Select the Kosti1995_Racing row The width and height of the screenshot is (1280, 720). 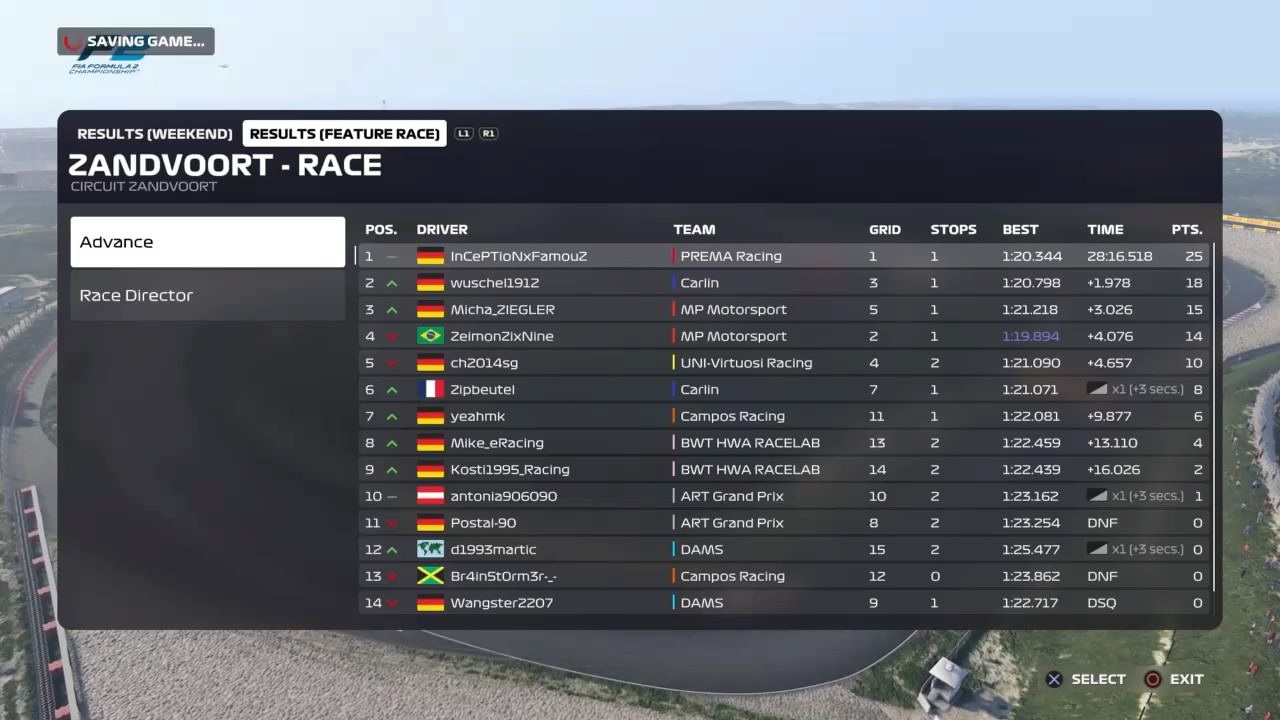point(783,470)
